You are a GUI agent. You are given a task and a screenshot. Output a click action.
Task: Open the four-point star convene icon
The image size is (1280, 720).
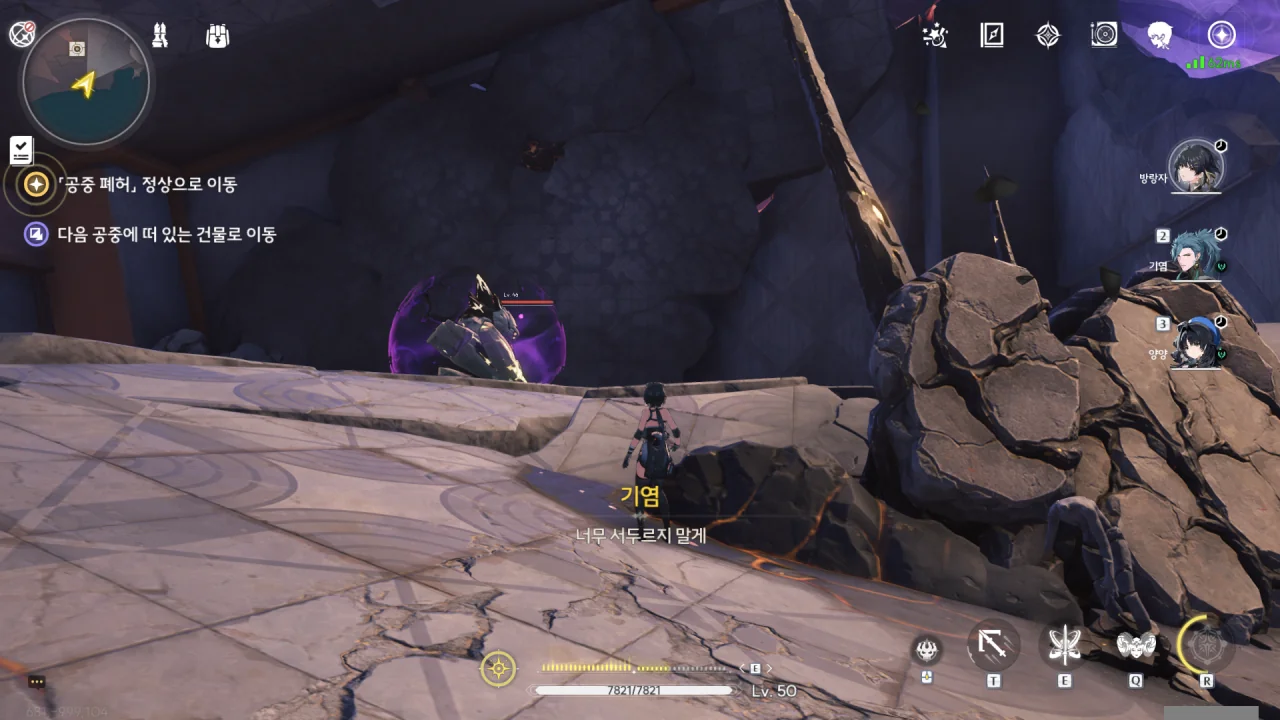(x=1047, y=36)
